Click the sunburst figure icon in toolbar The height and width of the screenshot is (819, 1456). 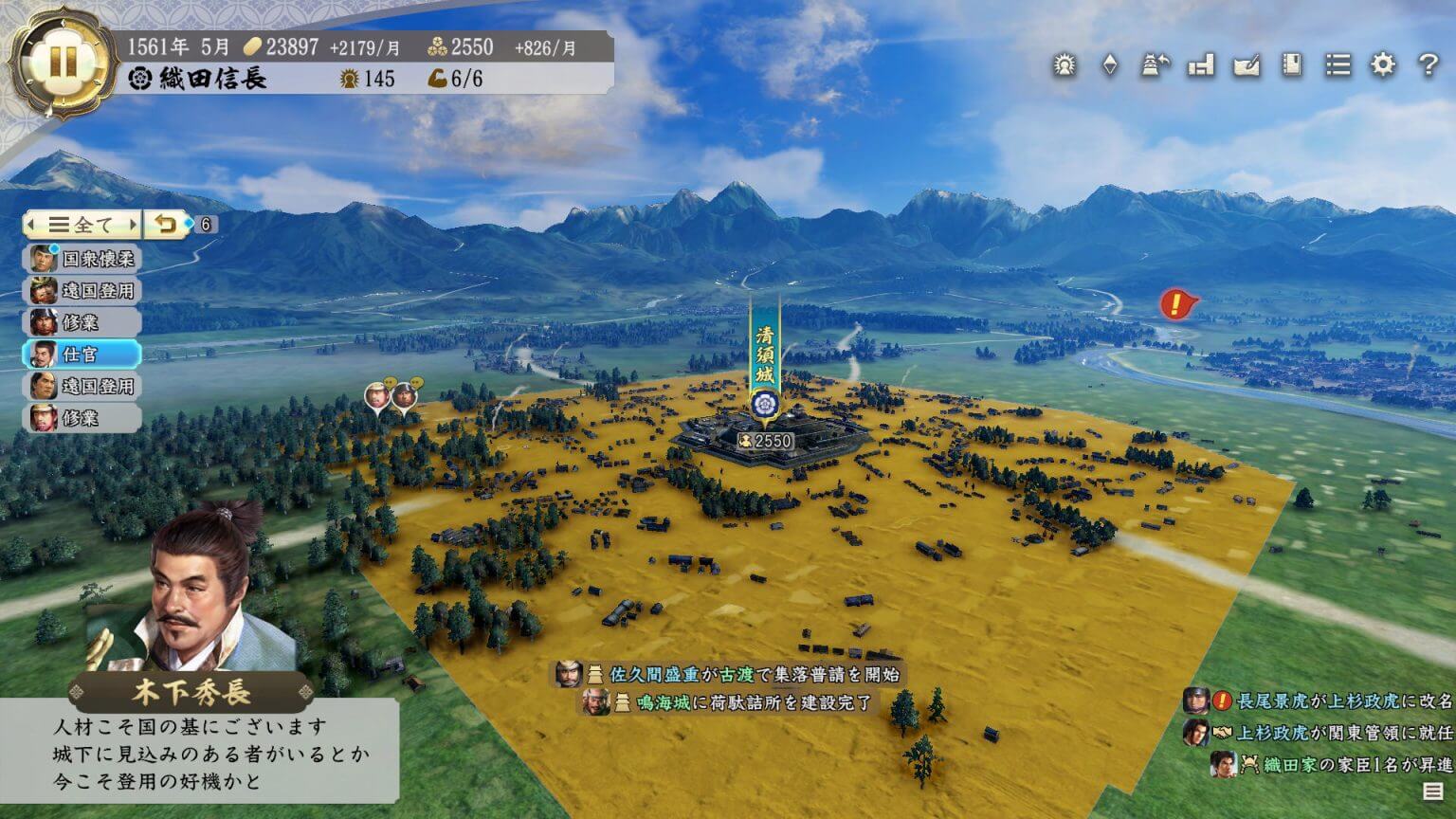tap(1065, 65)
